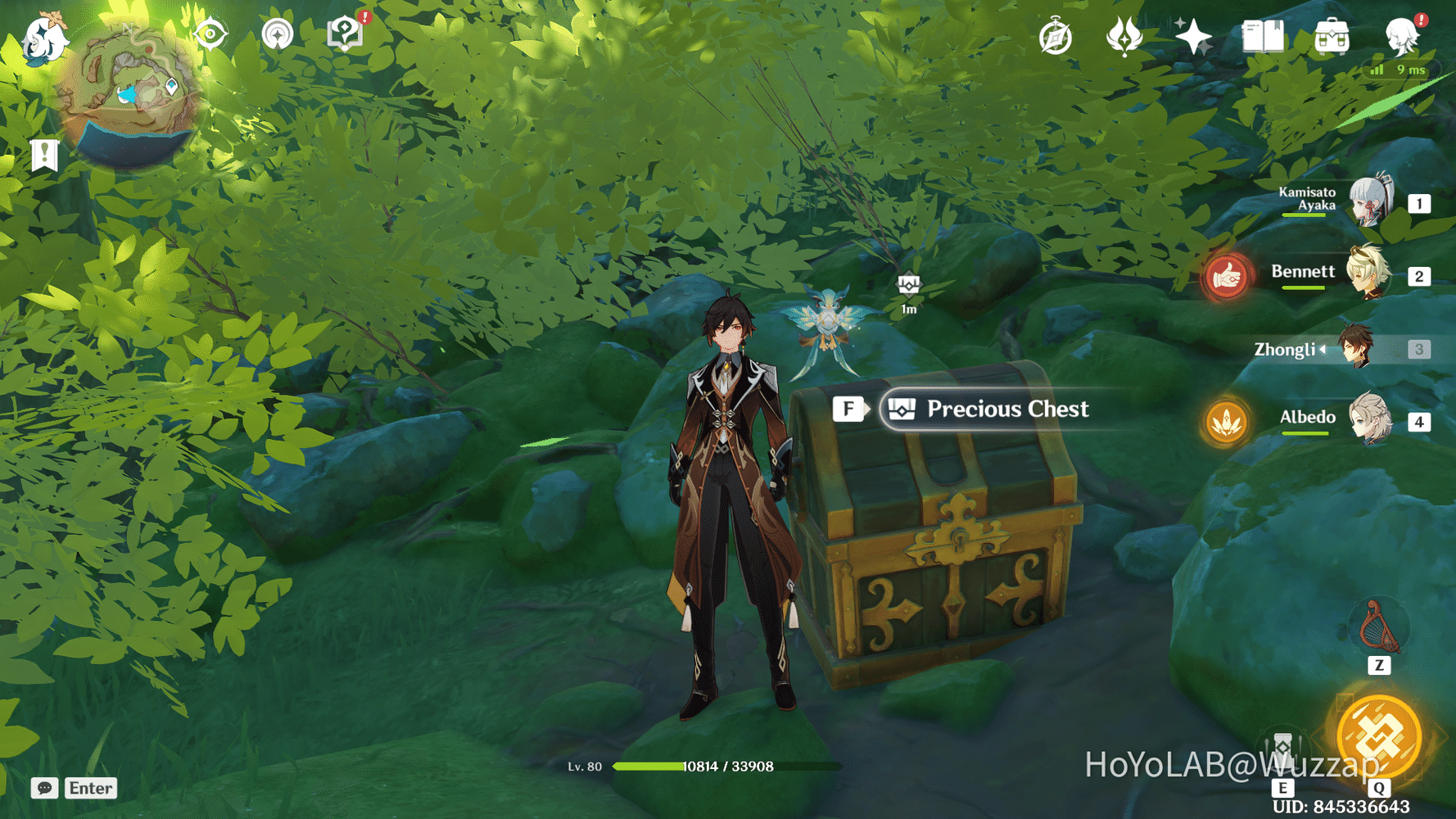Toggle quest tracking with the eye icon

click(x=210, y=34)
